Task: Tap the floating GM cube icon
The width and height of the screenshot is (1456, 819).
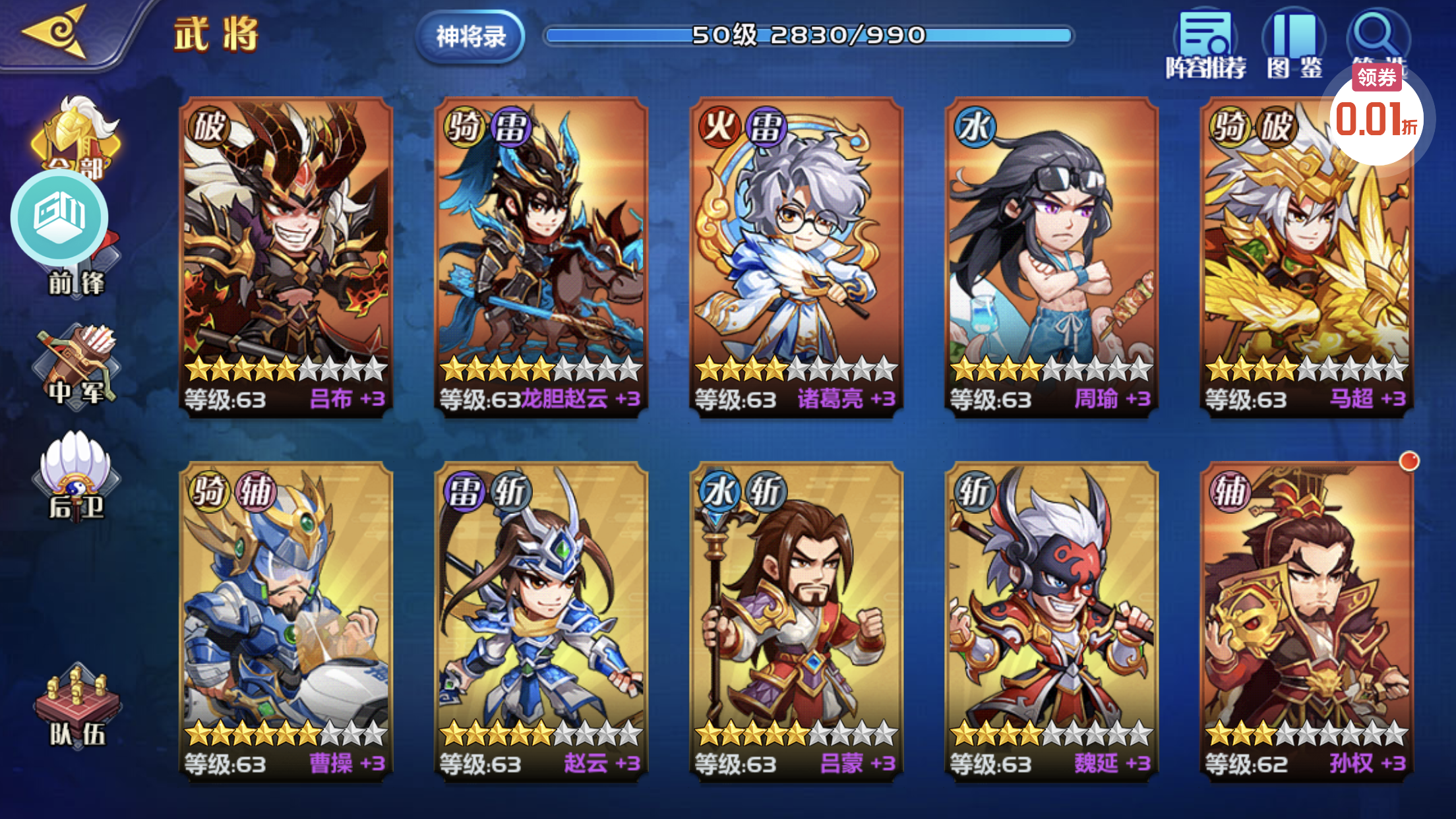Action: tap(59, 216)
